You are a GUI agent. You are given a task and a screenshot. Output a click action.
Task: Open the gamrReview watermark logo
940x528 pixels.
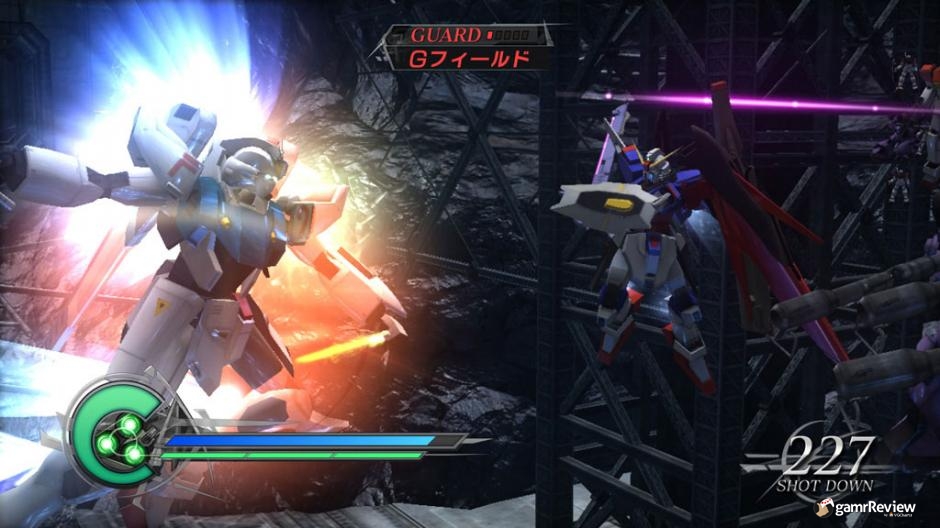click(x=865, y=508)
